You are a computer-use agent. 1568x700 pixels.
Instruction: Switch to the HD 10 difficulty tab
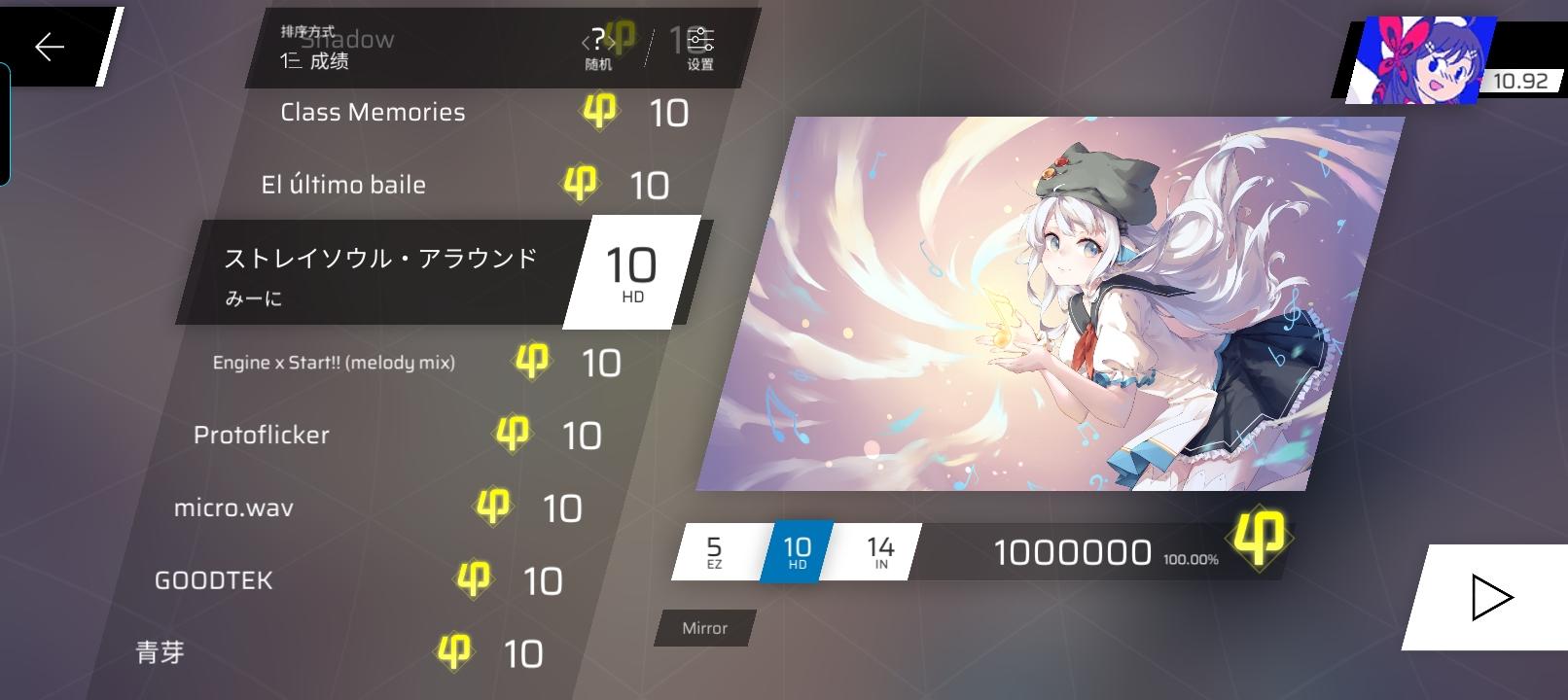(797, 549)
